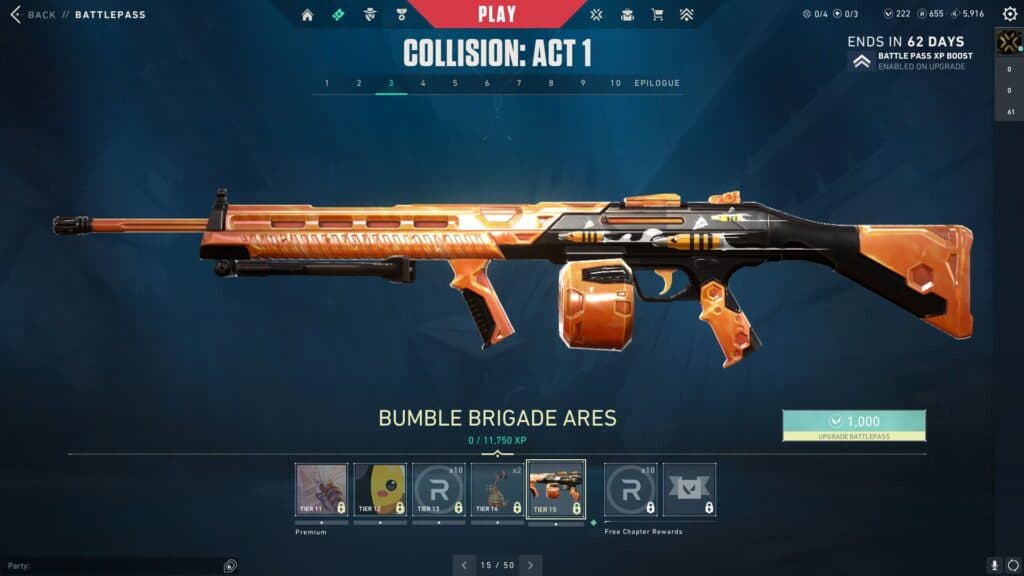Go back from the Battlepass screen
1024x576 pixels.
click(35, 15)
